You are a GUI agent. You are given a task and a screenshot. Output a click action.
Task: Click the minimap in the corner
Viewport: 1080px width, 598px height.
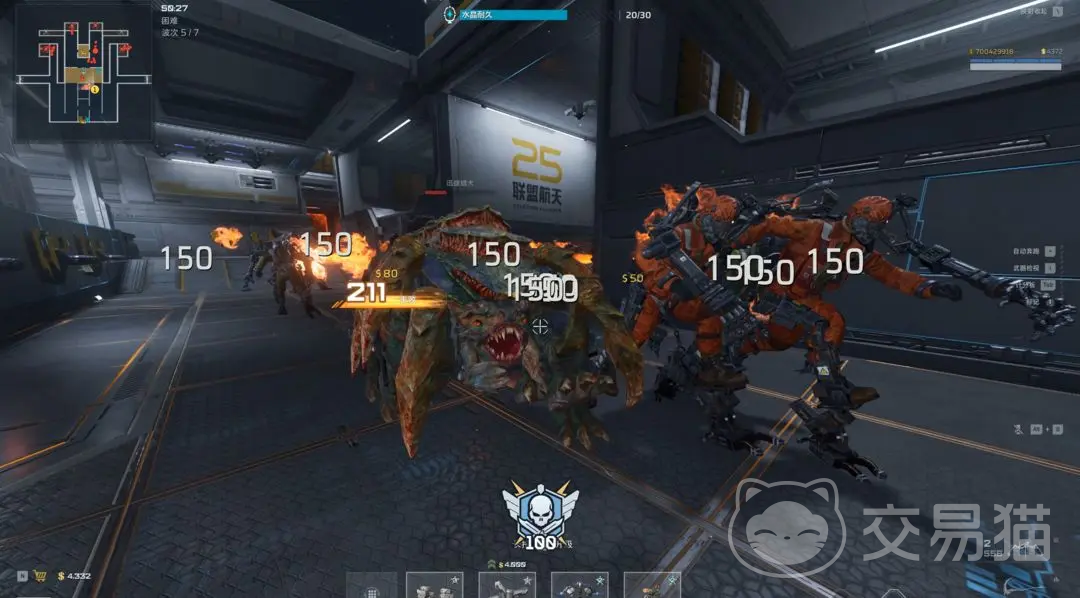click(x=82, y=72)
